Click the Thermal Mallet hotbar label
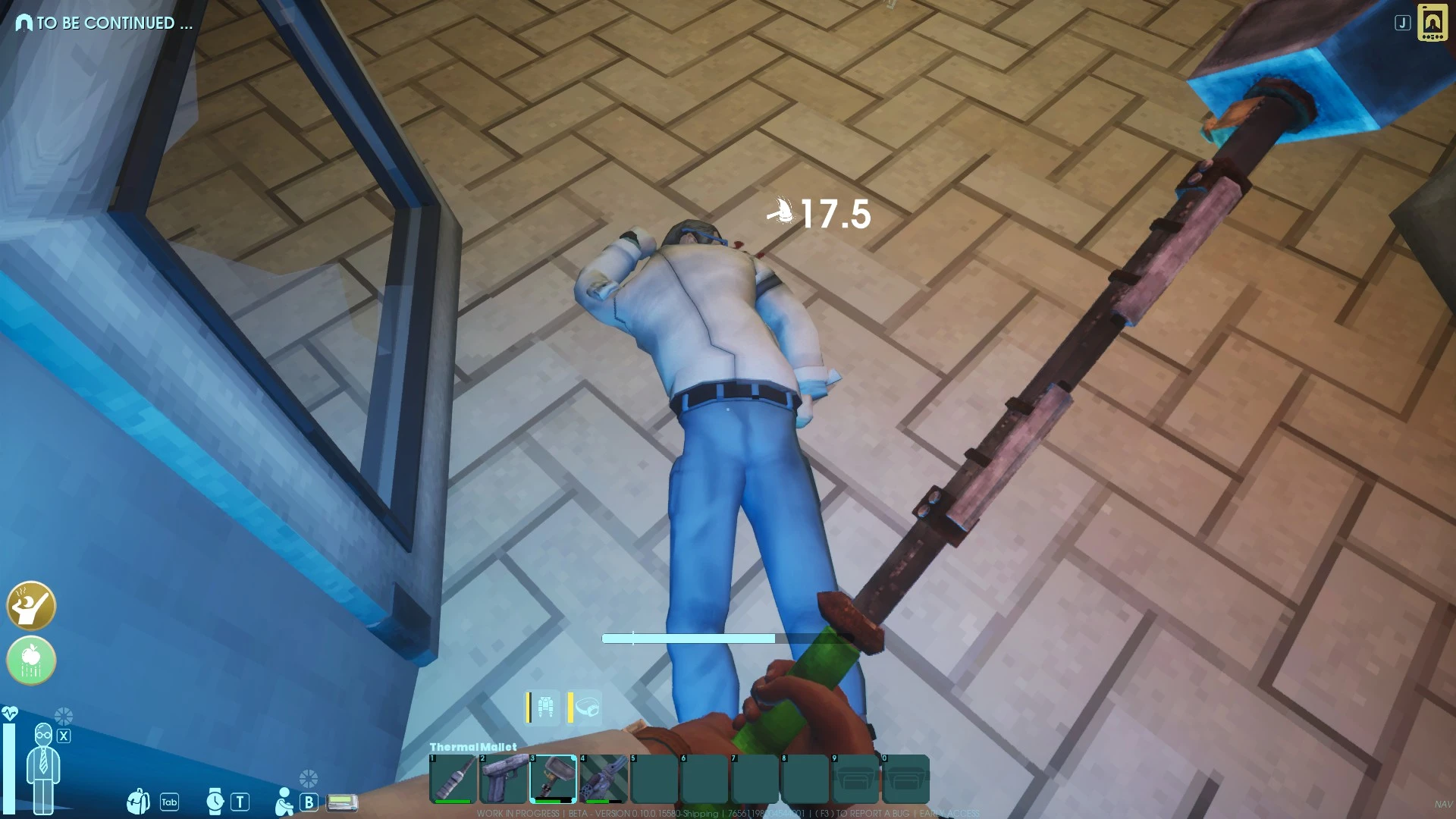Screen dimensions: 1456x819 click(x=473, y=747)
